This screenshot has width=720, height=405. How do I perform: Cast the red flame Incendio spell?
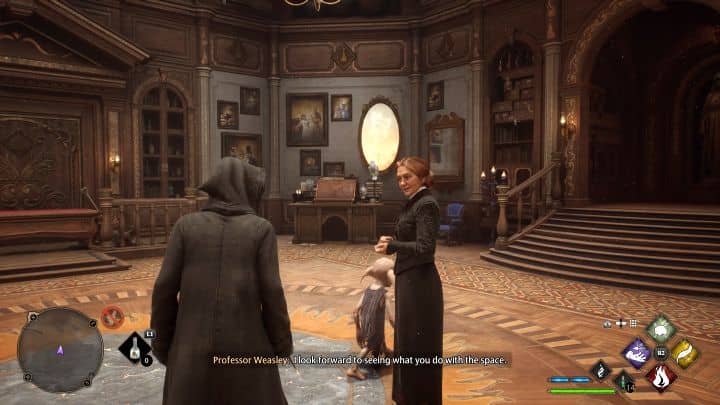click(660, 376)
